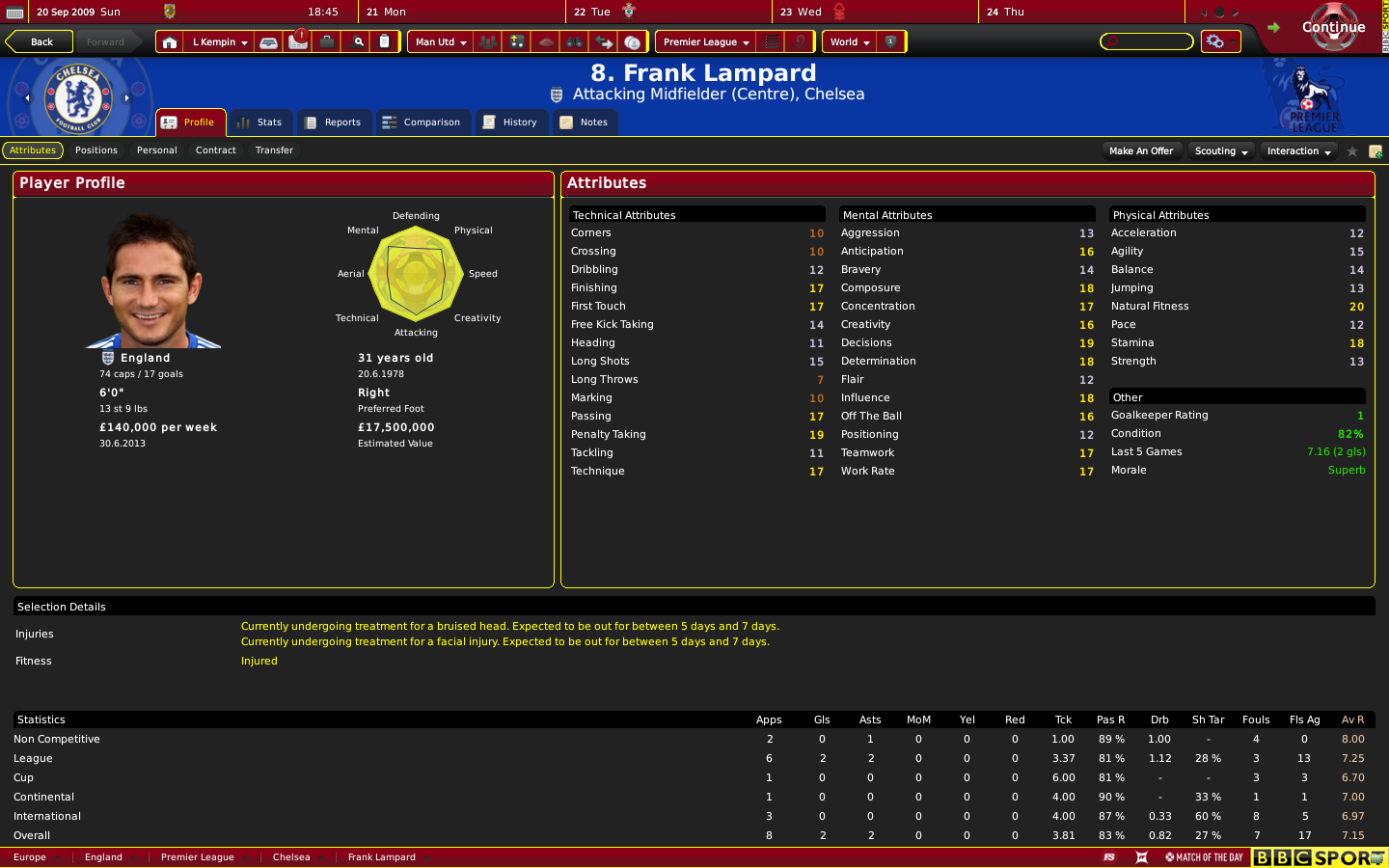View the History tab
This screenshot has width=1389, height=868.
point(510,122)
